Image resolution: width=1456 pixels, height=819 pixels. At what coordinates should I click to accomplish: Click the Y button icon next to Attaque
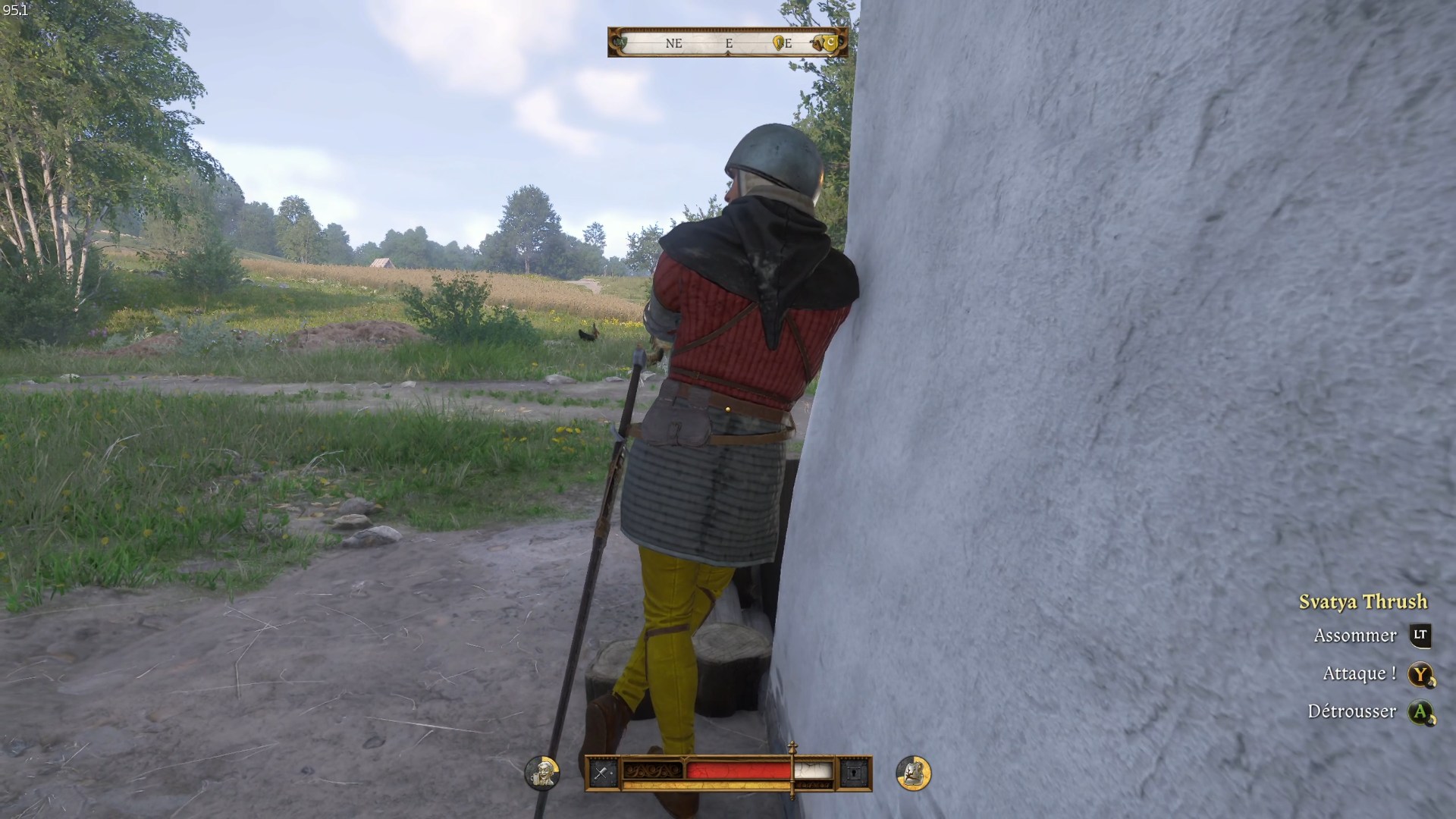(x=1419, y=673)
